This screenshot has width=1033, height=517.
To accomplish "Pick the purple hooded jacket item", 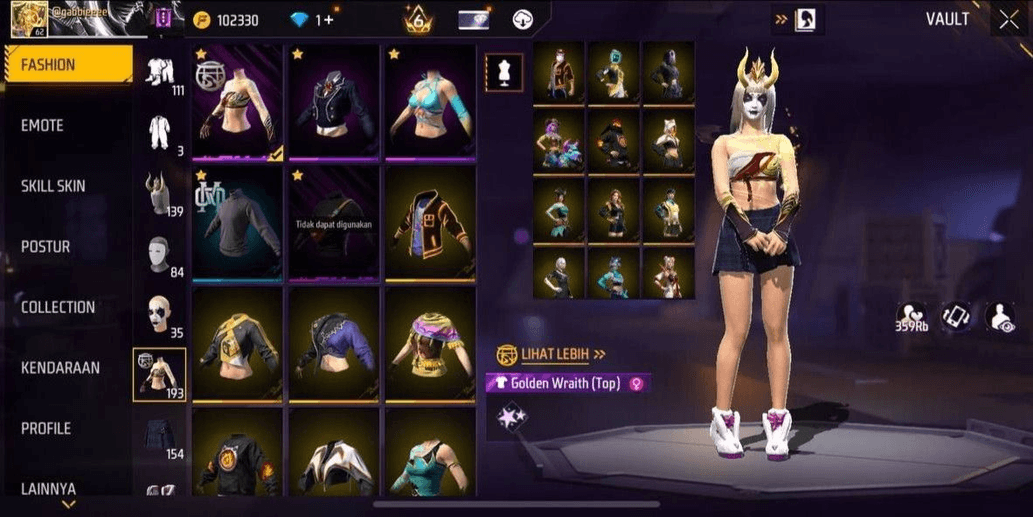I will (x=334, y=343).
